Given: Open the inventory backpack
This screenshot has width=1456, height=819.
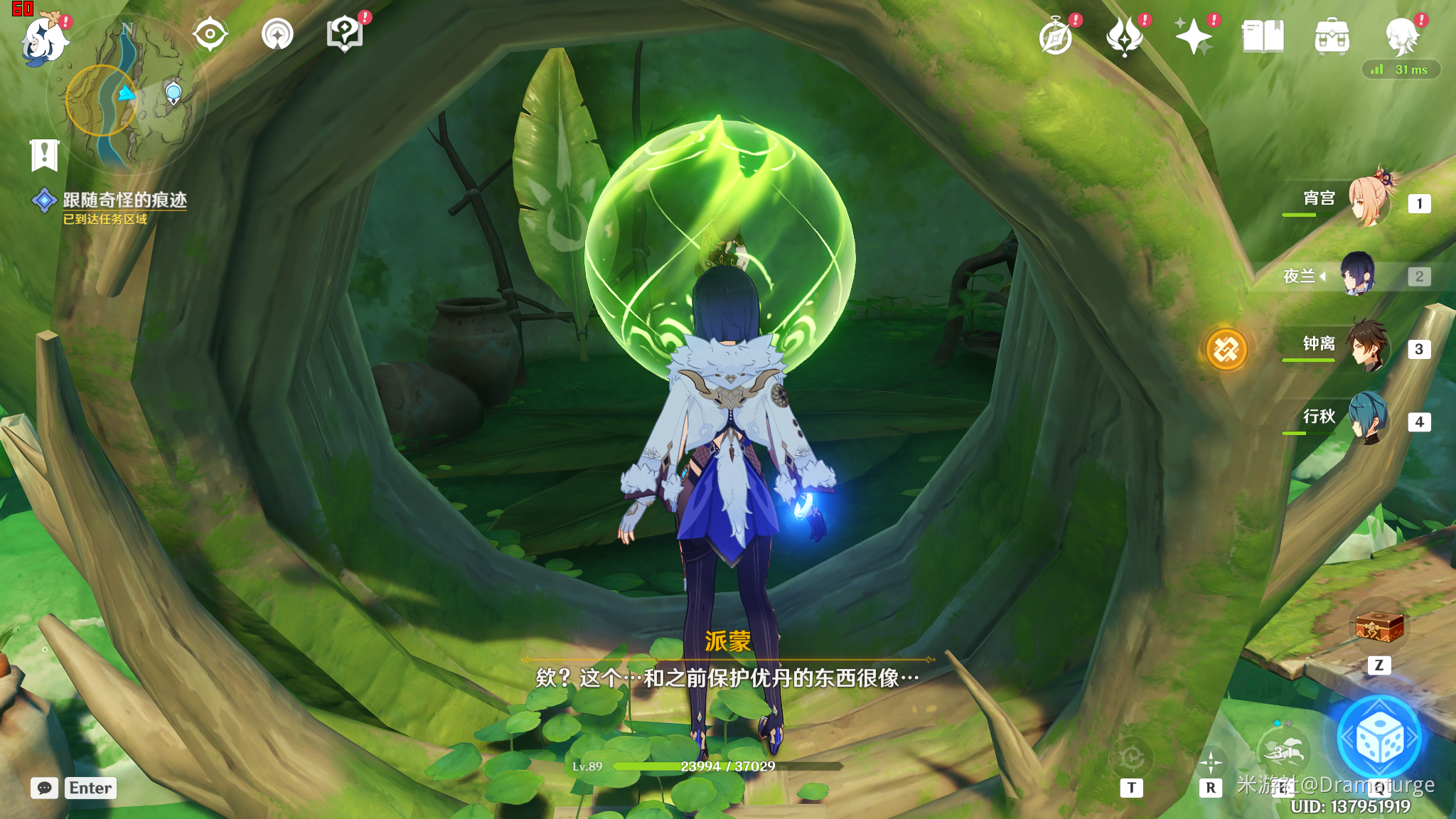Looking at the screenshot, I should tap(1332, 37).
